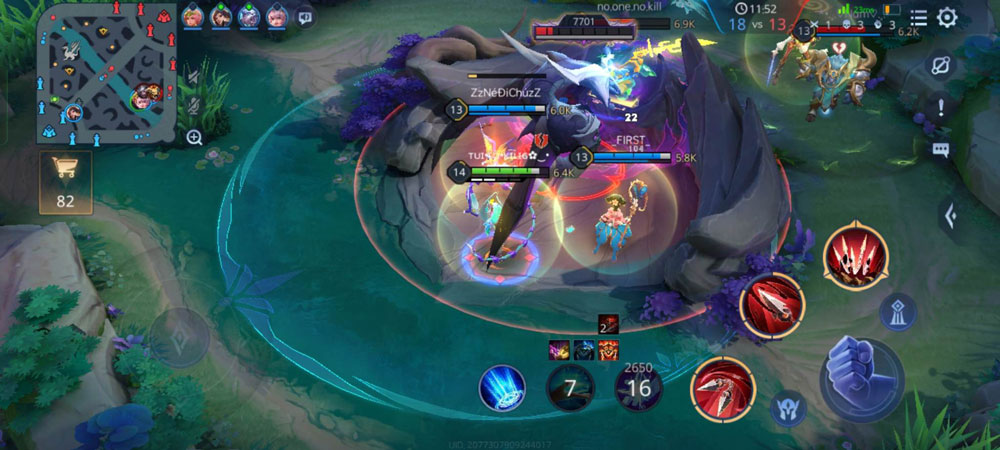
Task: Cast the red twin-blade first skill
Action: click(x=723, y=386)
